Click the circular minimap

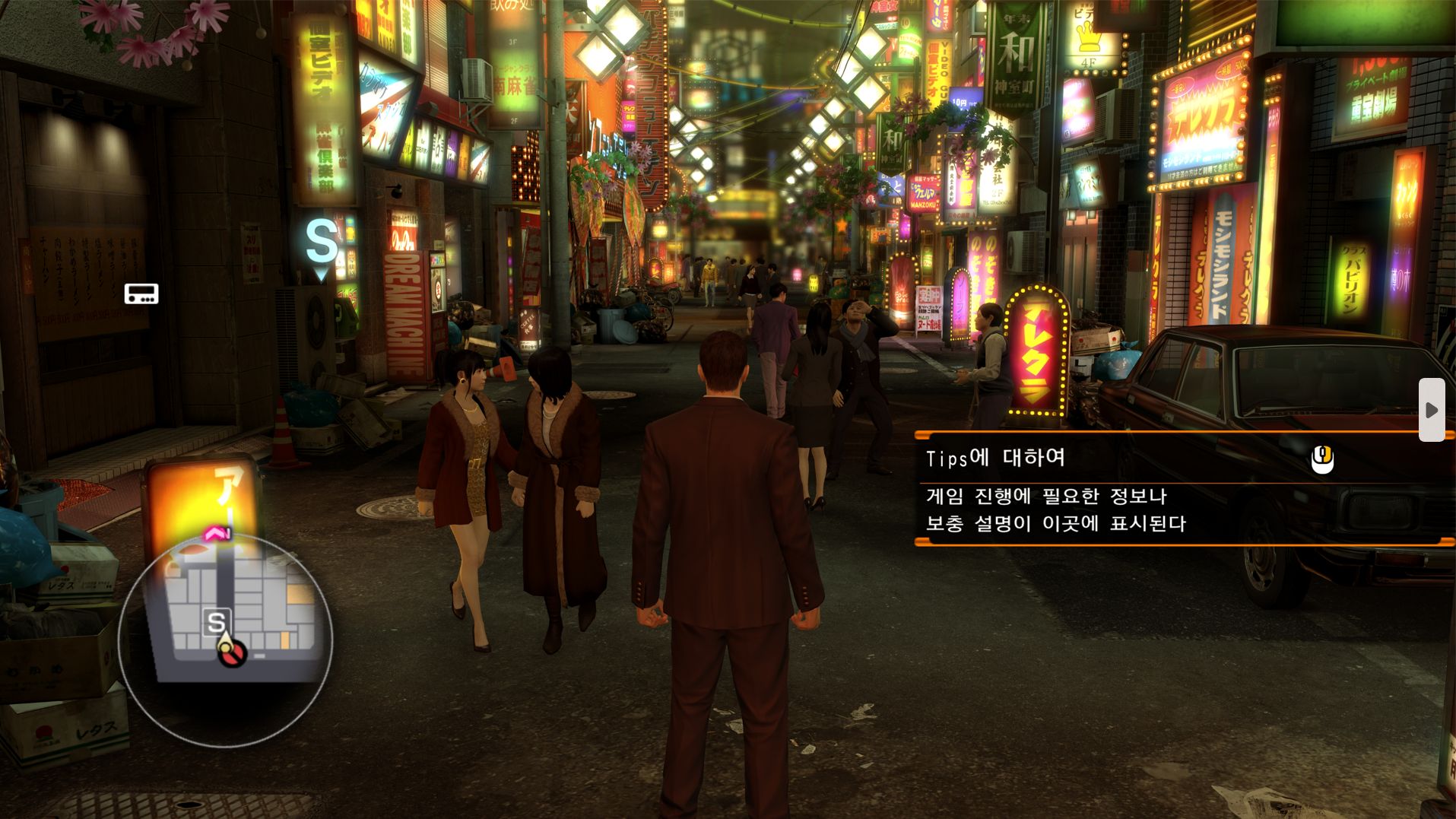tap(226, 640)
